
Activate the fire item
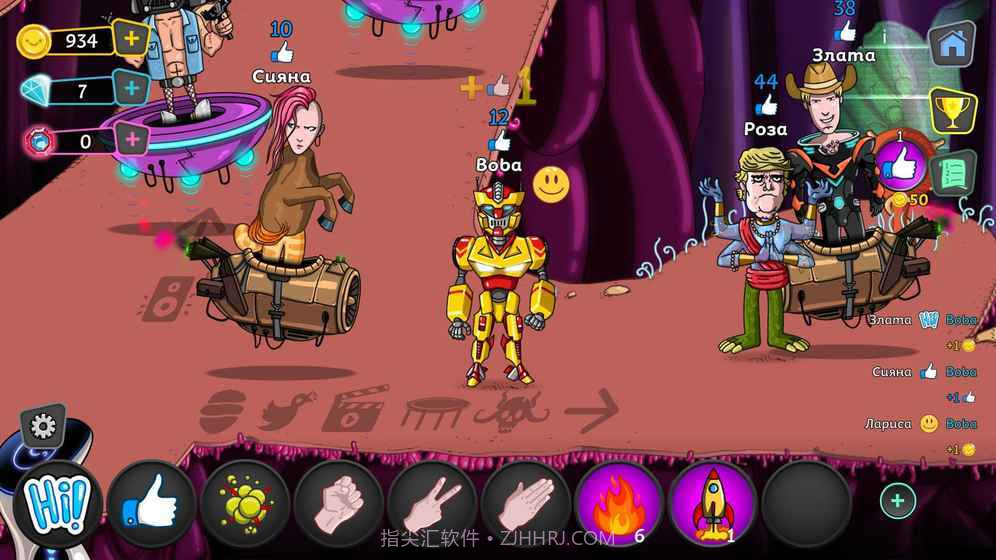619,505
